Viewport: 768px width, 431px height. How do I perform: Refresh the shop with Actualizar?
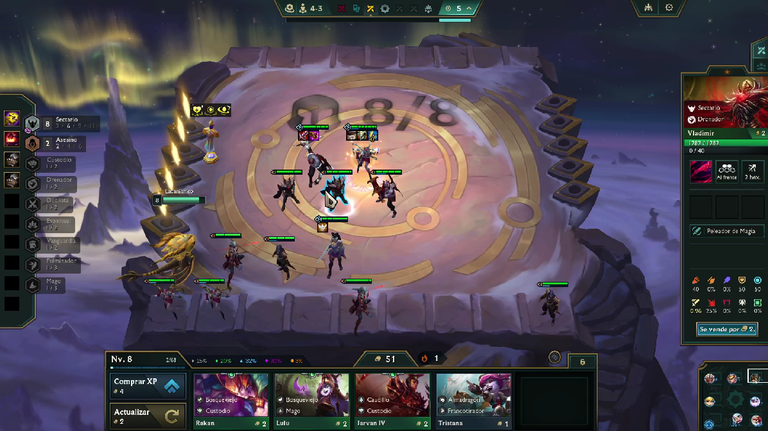tap(147, 416)
